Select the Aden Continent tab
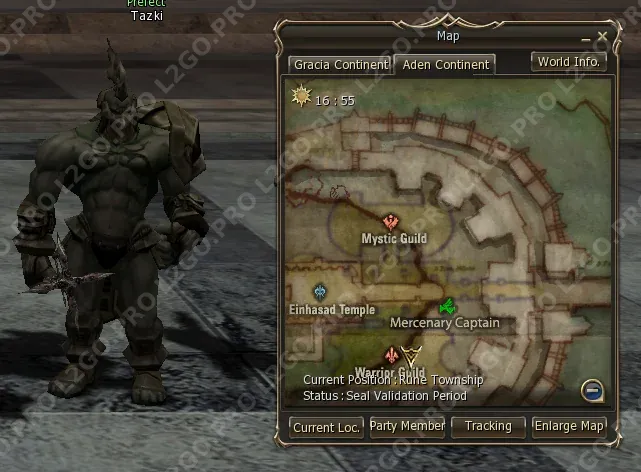641x472 pixels. [445, 65]
